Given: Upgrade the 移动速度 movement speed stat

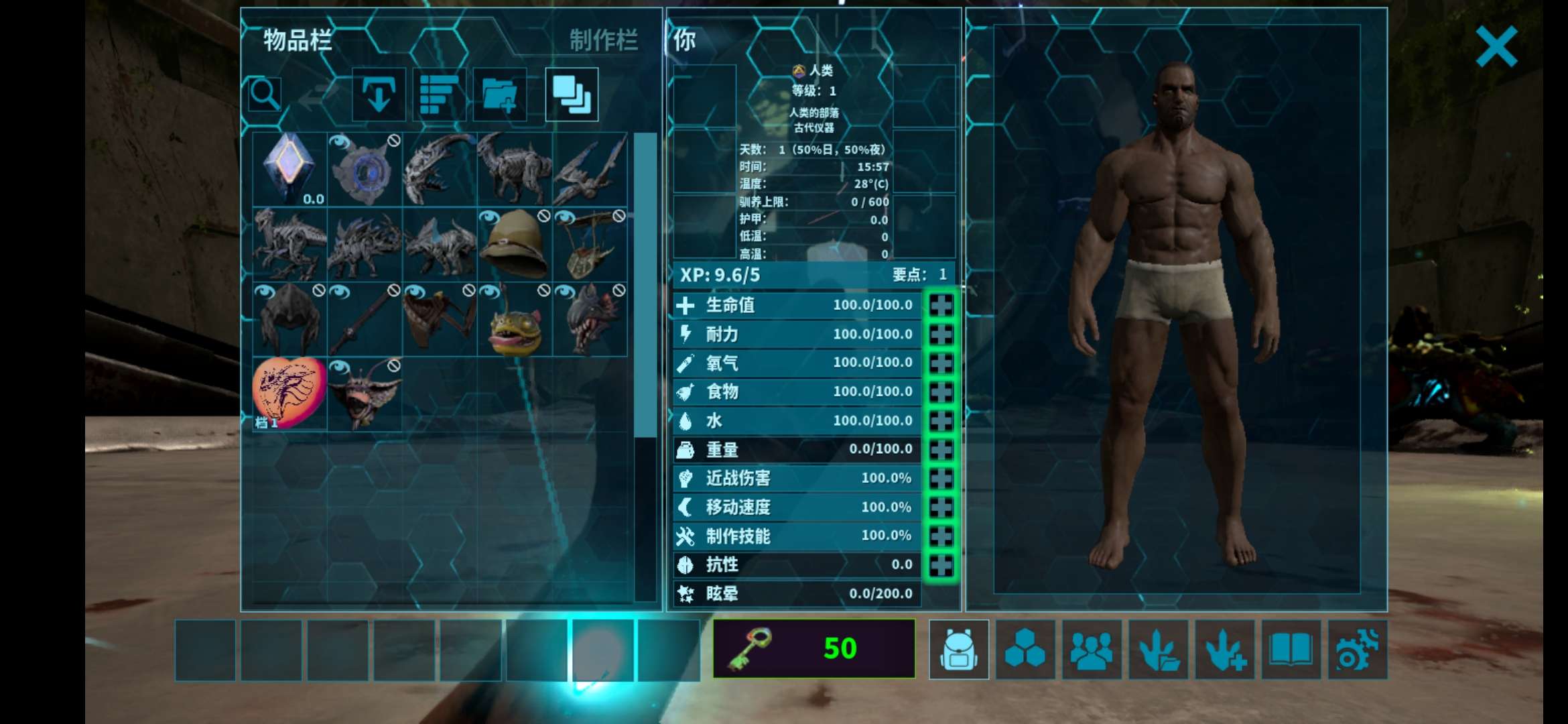Looking at the screenshot, I should click(941, 507).
